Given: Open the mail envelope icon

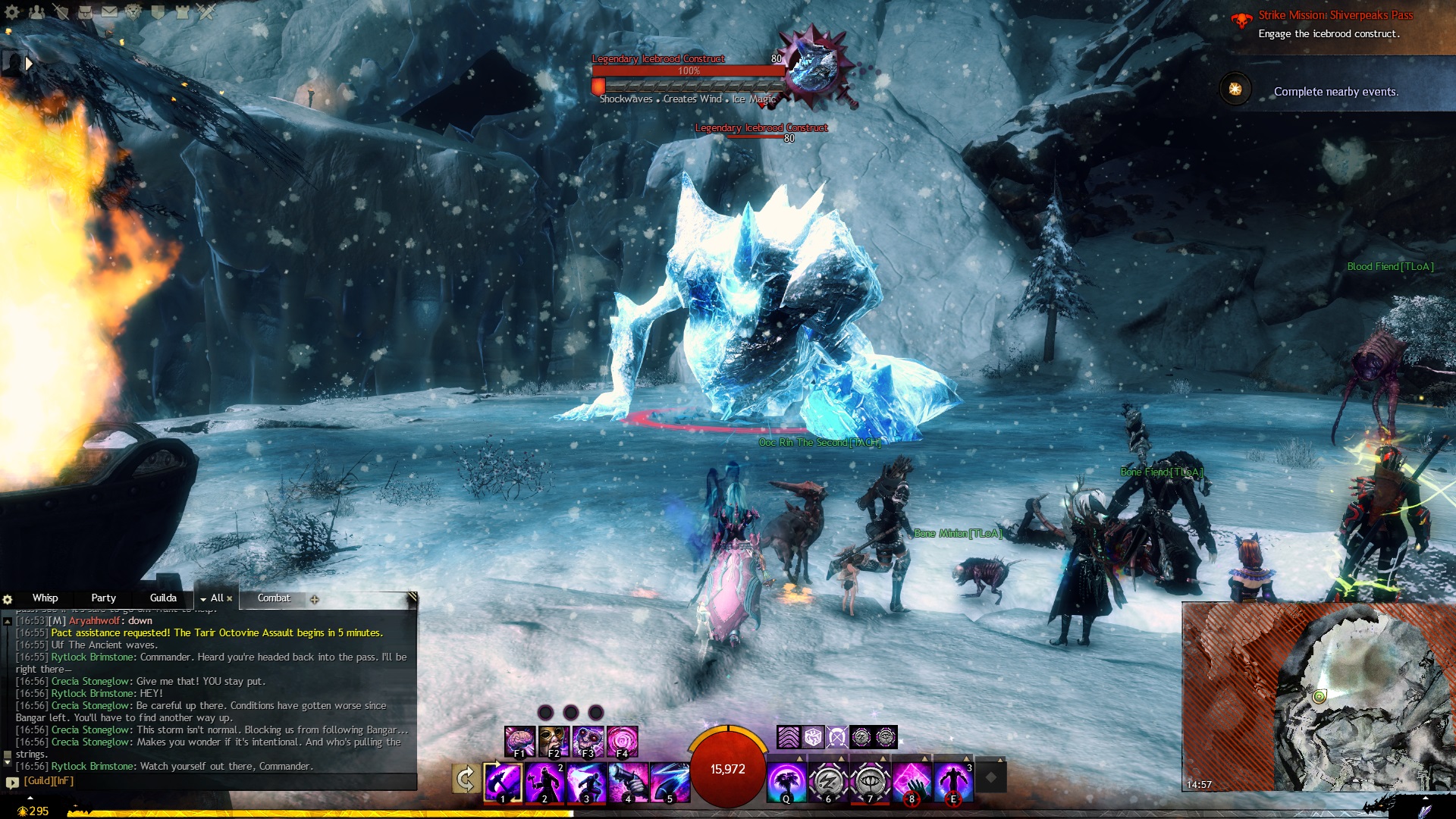Looking at the screenshot, I should [x=109, y=12].
